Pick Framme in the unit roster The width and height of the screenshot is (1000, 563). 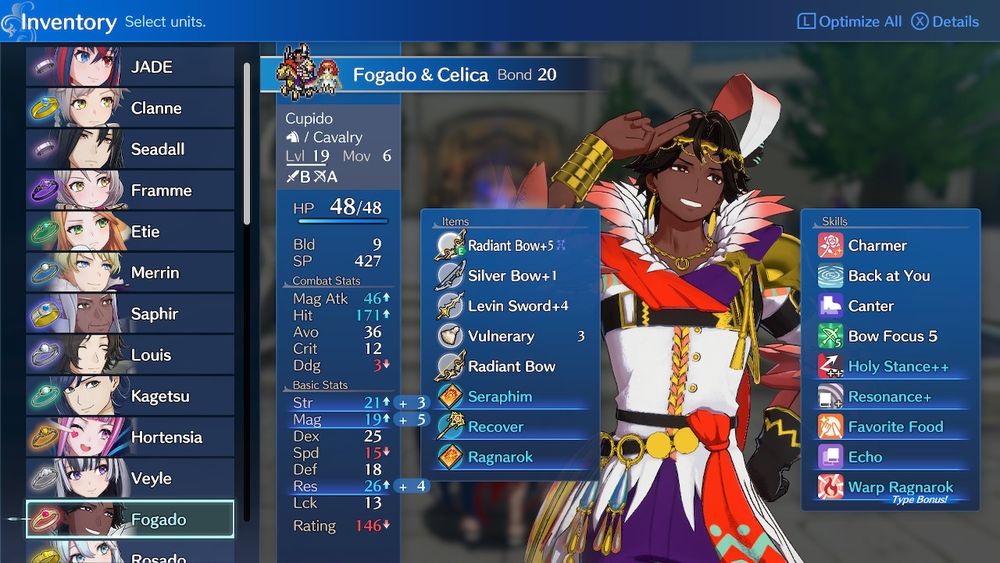pos(130,190)
